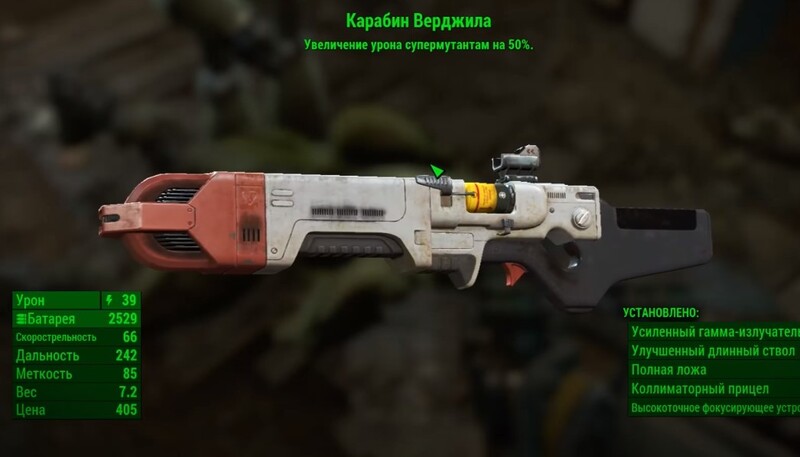Choose the Улучшенный длинный ствол mod row
Image resolution: width=800 pixels, height=457 pixels.
713,351
